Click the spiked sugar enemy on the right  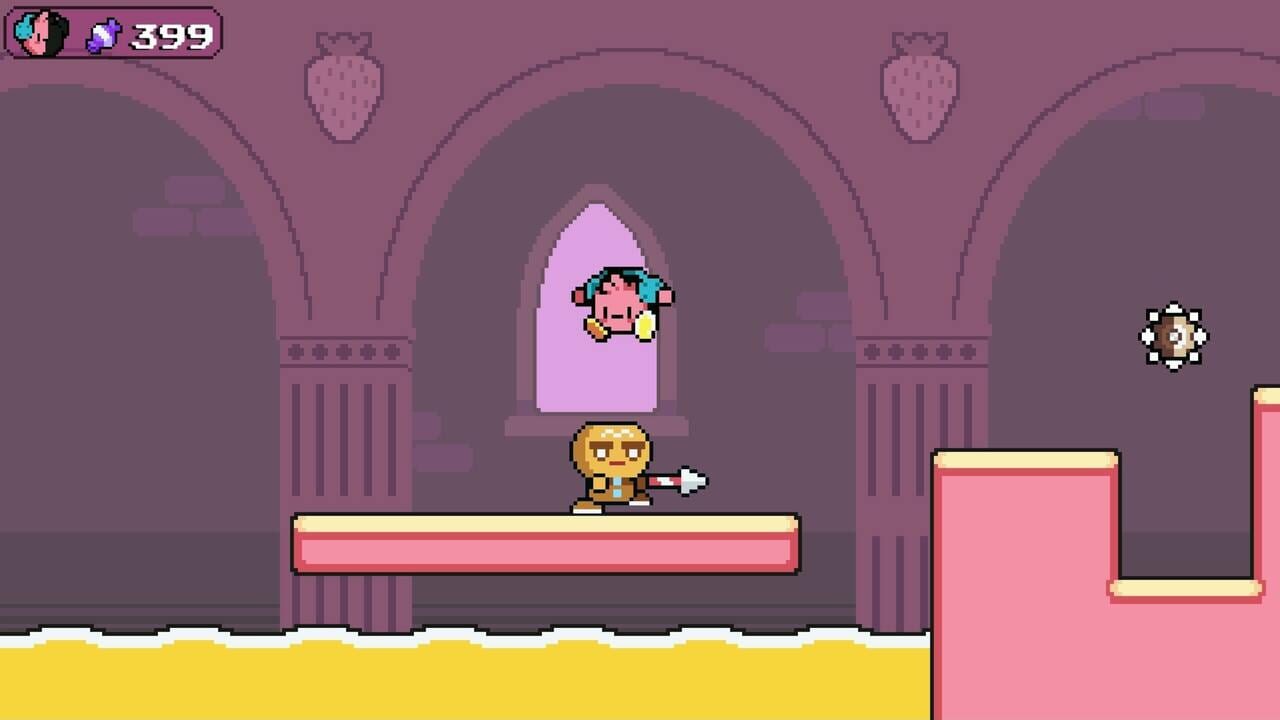(x=1174, y=337)
